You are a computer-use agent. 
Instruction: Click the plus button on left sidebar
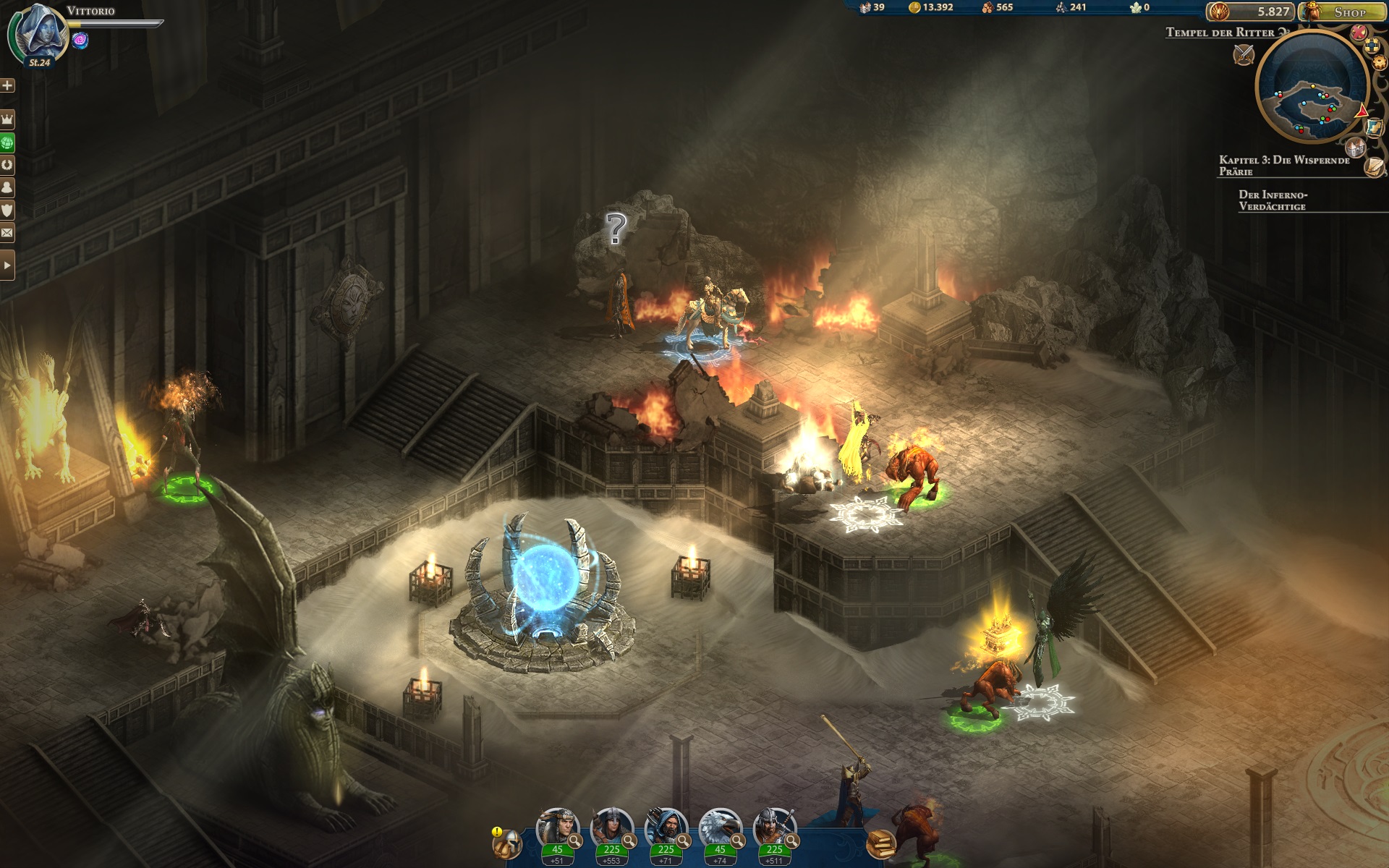(x=7, y=85)
